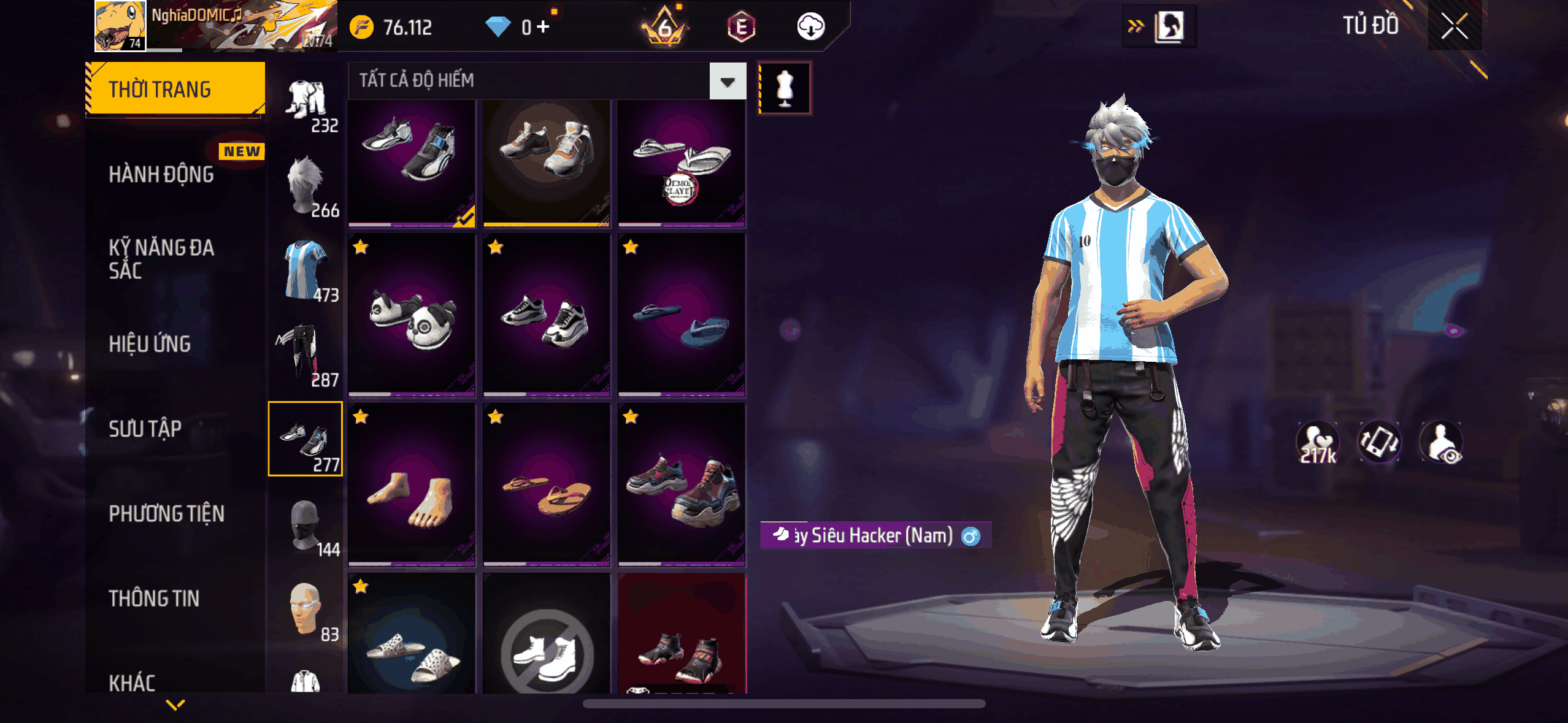Open the rarity filter dropdown
The width and height of the screenshot is (1568, 723).
(x=728, y=81)
